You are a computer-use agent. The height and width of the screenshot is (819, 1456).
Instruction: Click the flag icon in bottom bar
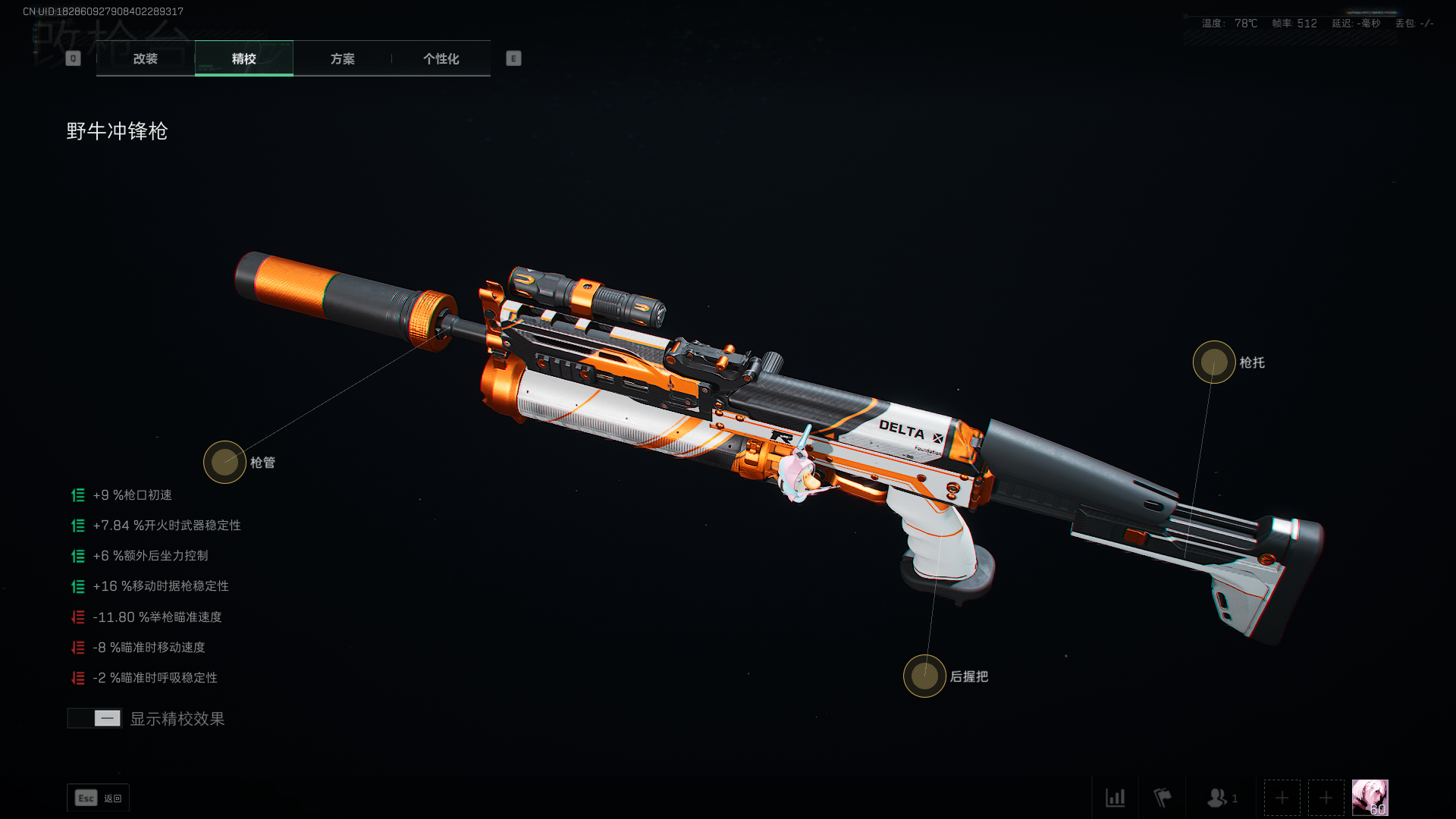click(x=1162, y=798)
